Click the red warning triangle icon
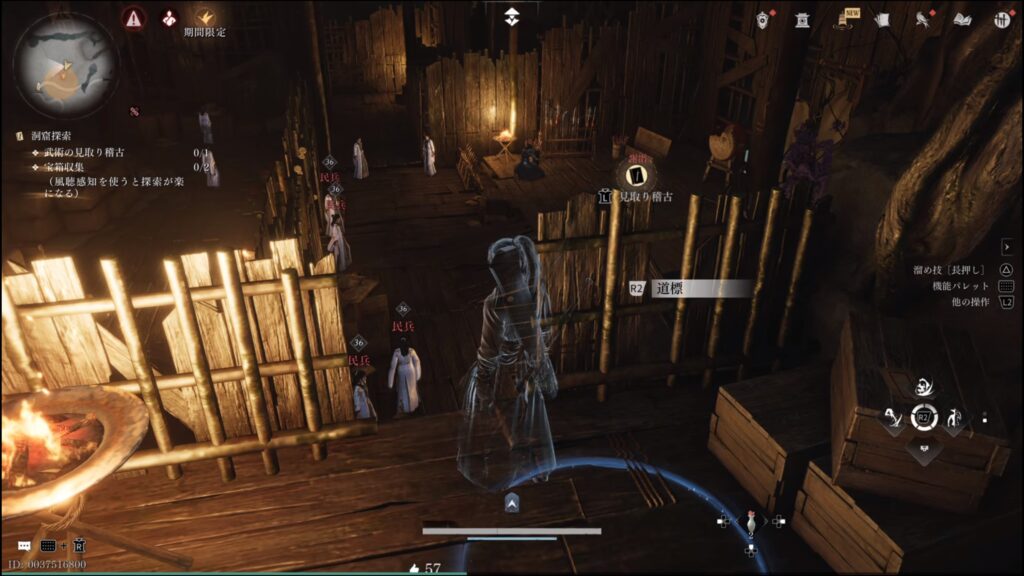 [134, 18]
